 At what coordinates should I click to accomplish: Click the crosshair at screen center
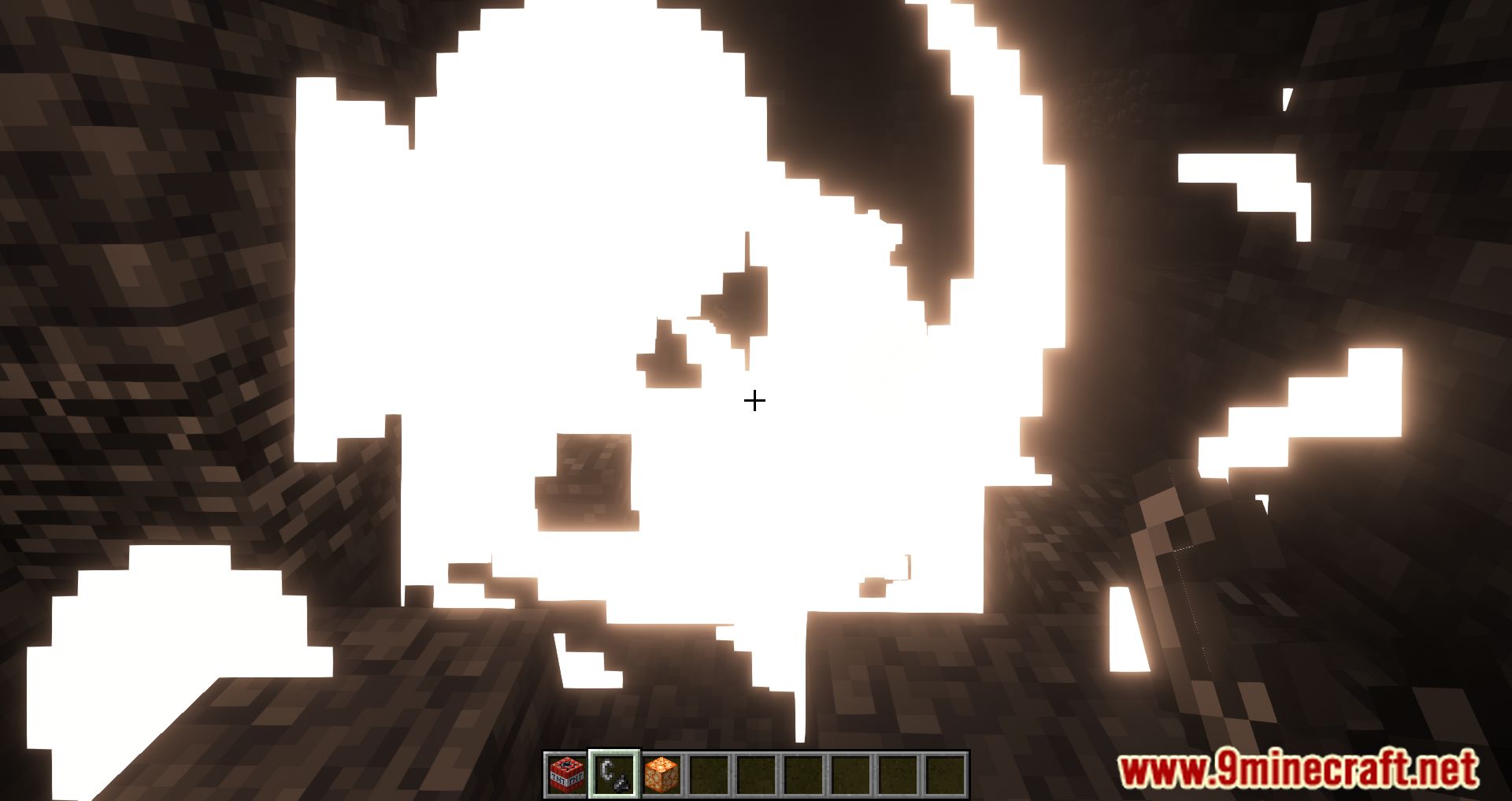click(x=755, y=401)
